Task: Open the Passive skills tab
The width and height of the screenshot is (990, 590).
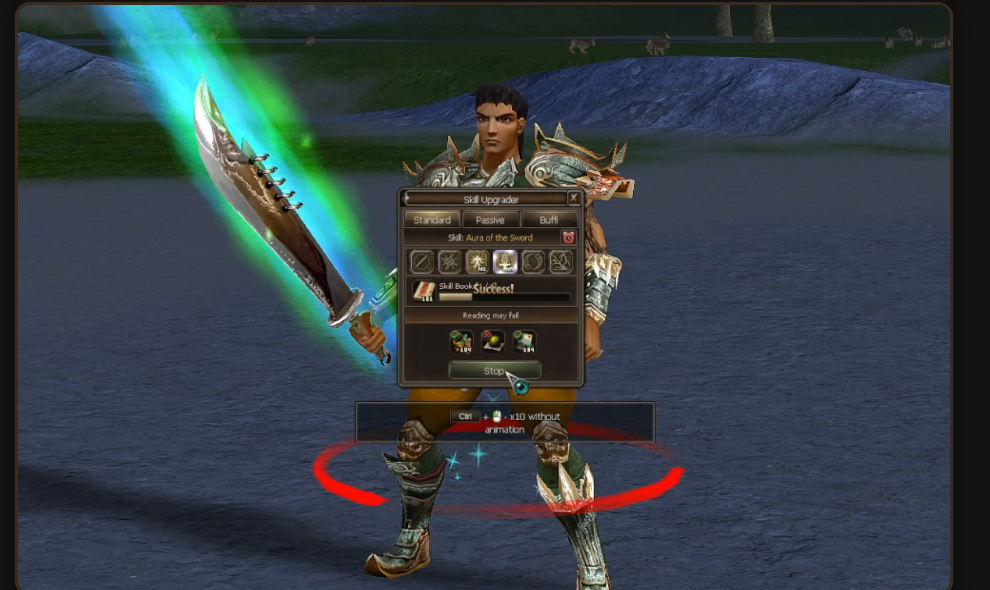Action: pos(490,219)
